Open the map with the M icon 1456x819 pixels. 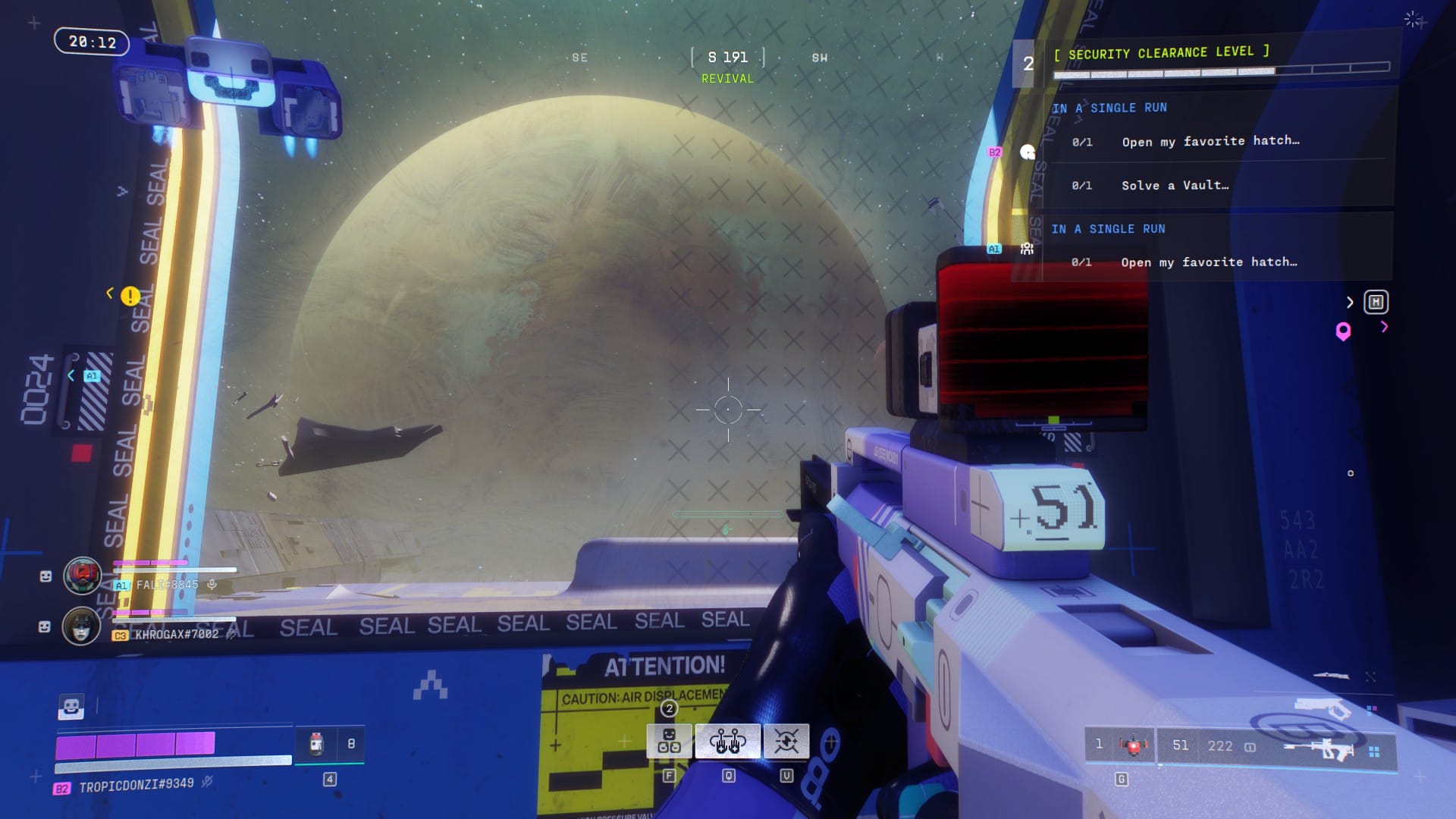click(1376, 303)
